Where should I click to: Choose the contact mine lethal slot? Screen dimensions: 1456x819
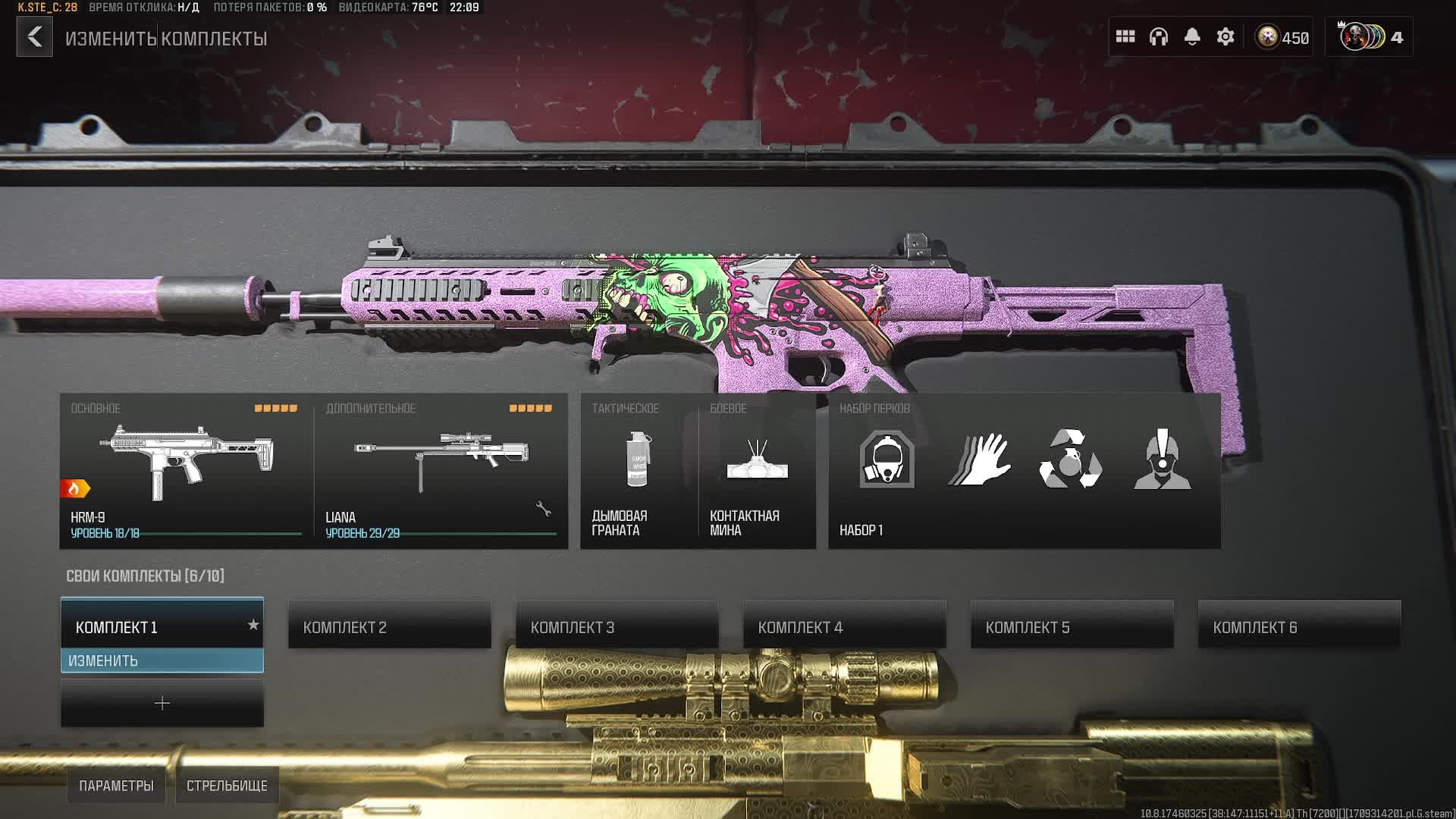point(757,470)
